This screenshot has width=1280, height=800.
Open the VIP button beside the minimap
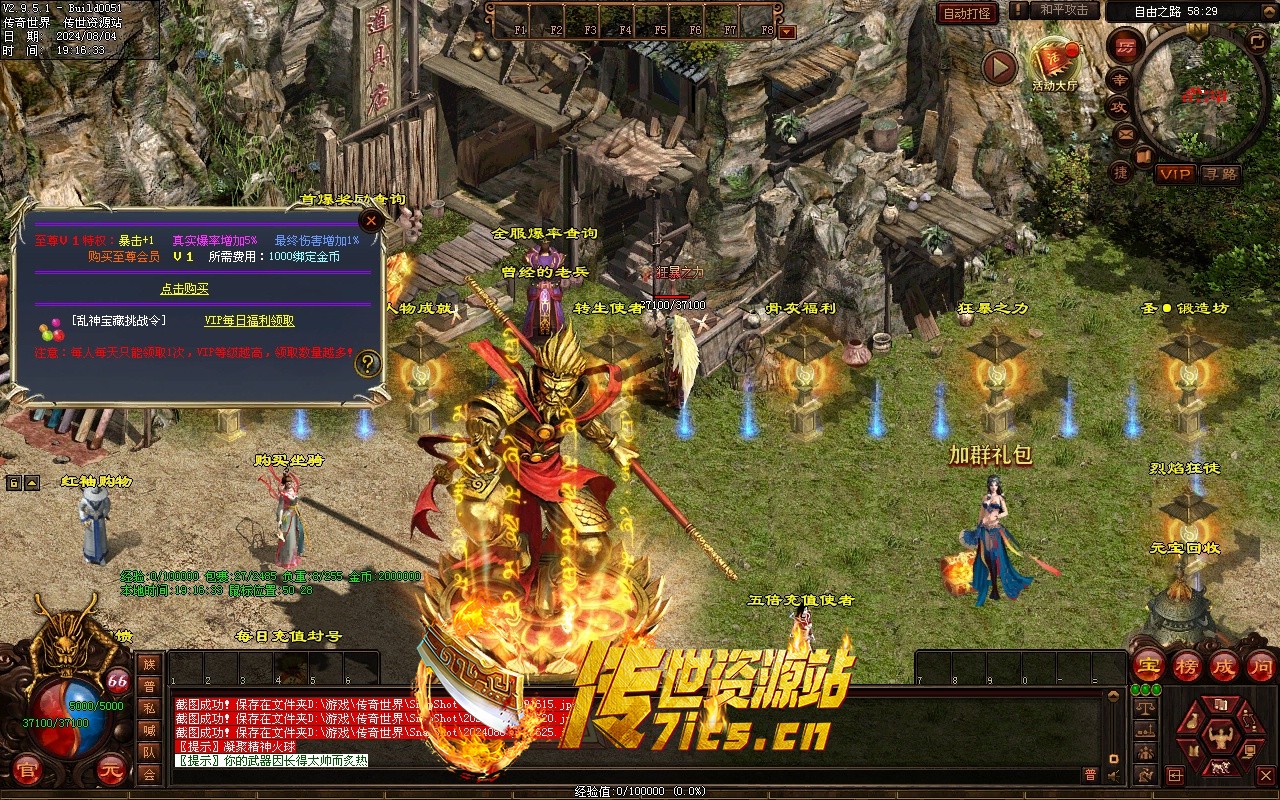point(1175,174)
